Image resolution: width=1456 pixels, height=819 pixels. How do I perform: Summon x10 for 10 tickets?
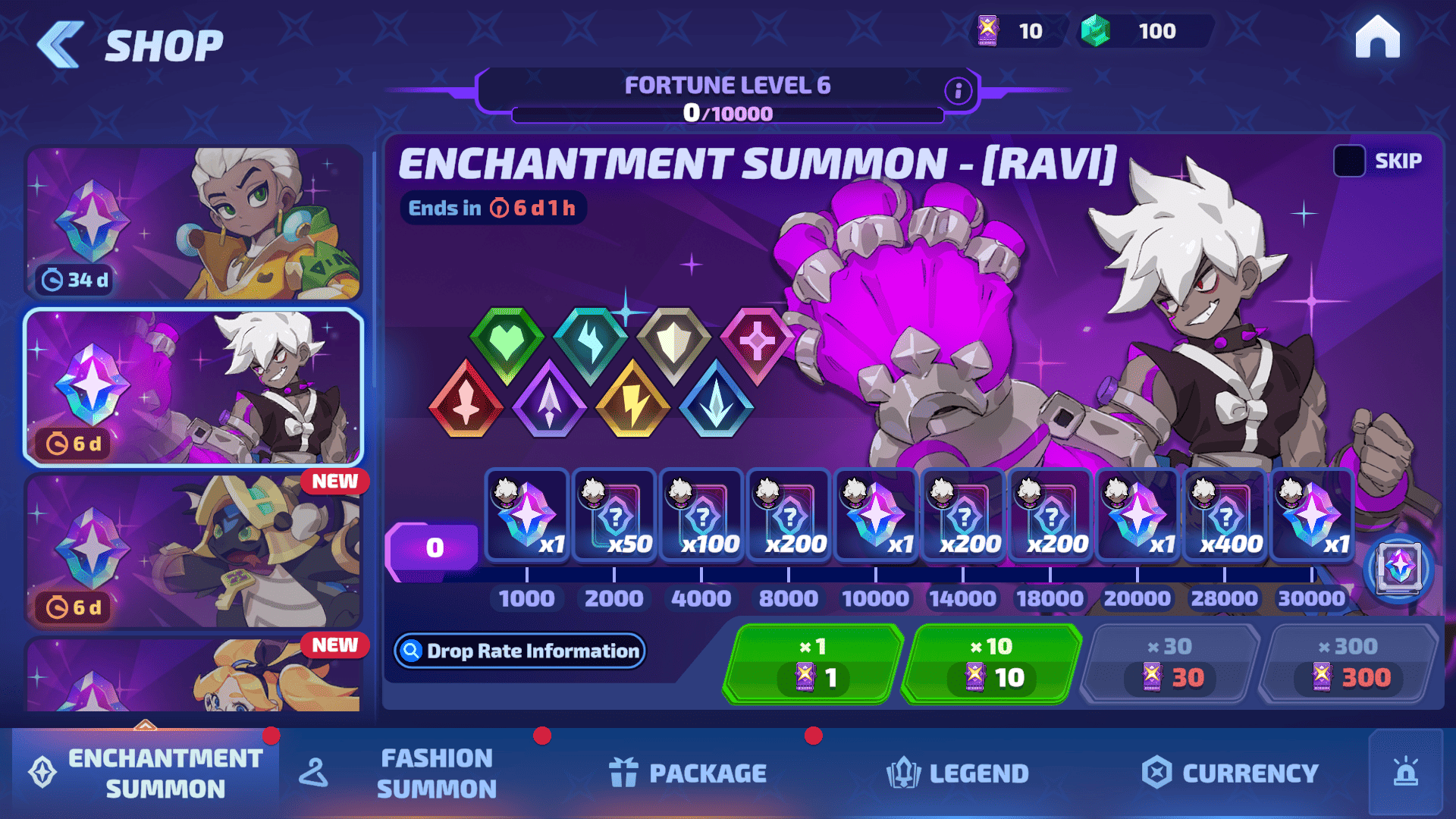991,664
